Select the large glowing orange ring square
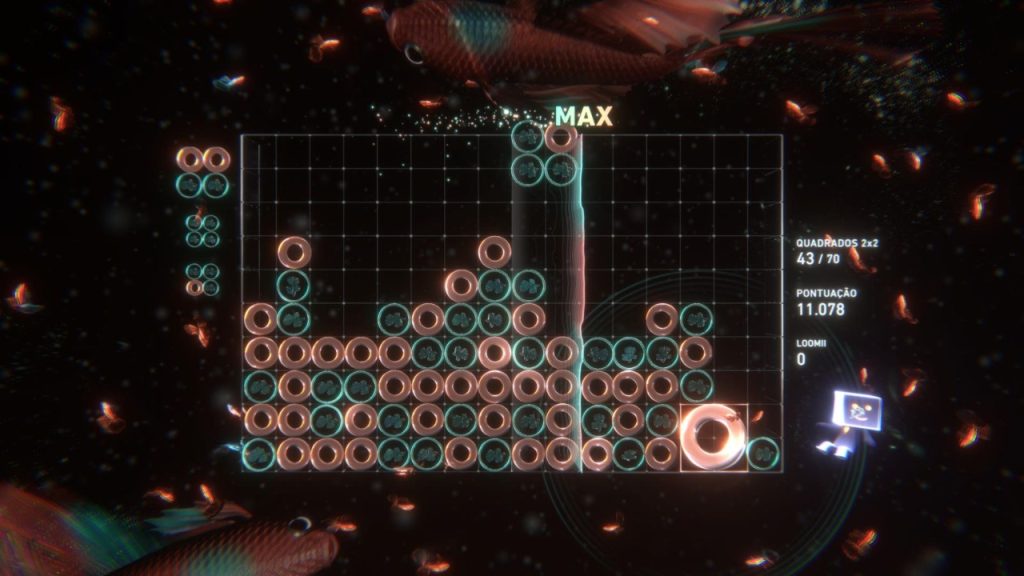The width and height of the screenshot is (1024, 576). (714, 437)
